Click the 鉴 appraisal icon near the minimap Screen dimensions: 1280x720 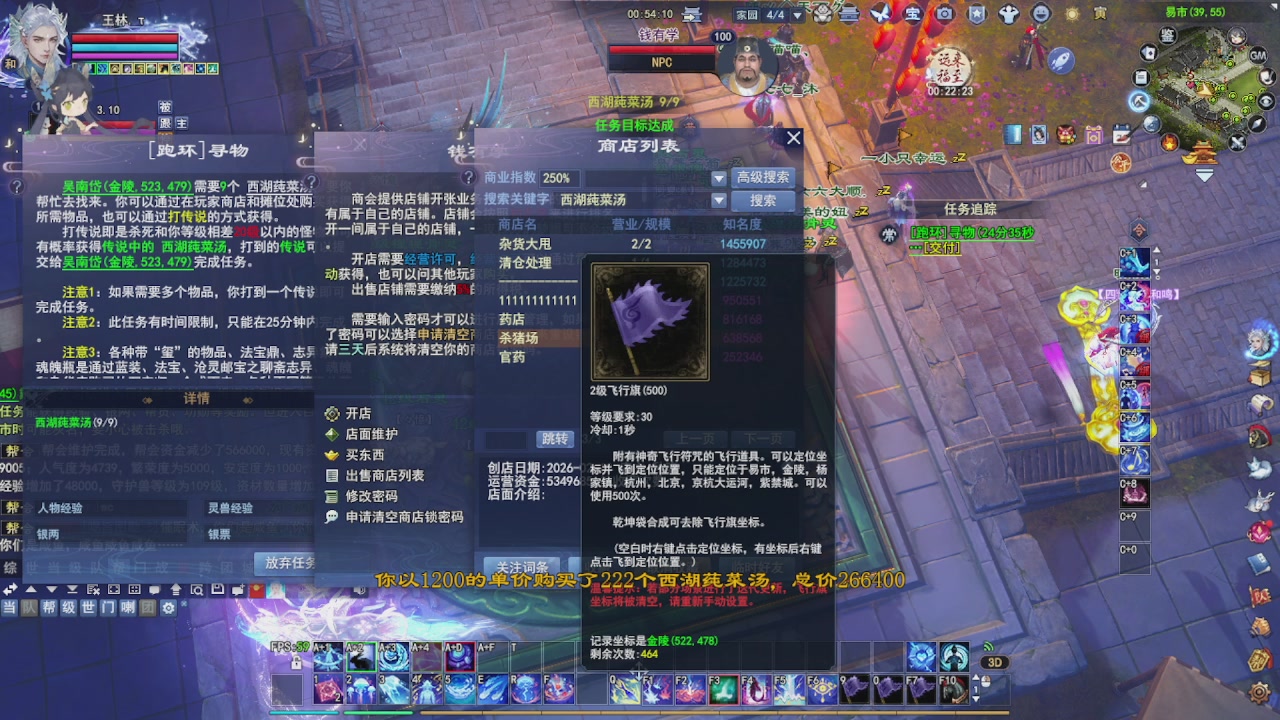(1167, 34)
